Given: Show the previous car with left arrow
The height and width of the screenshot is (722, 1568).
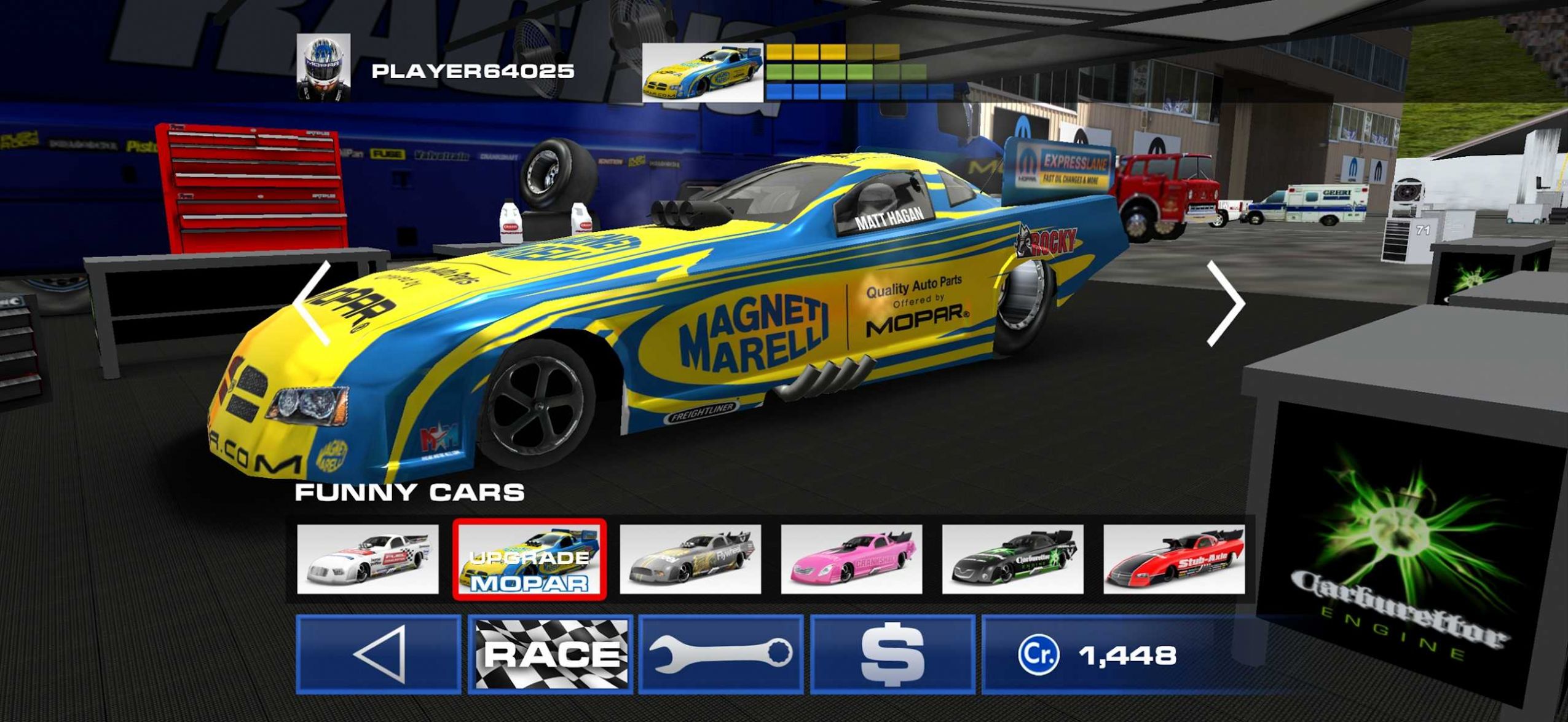Looking at the screenshot, I should point(313,303).
